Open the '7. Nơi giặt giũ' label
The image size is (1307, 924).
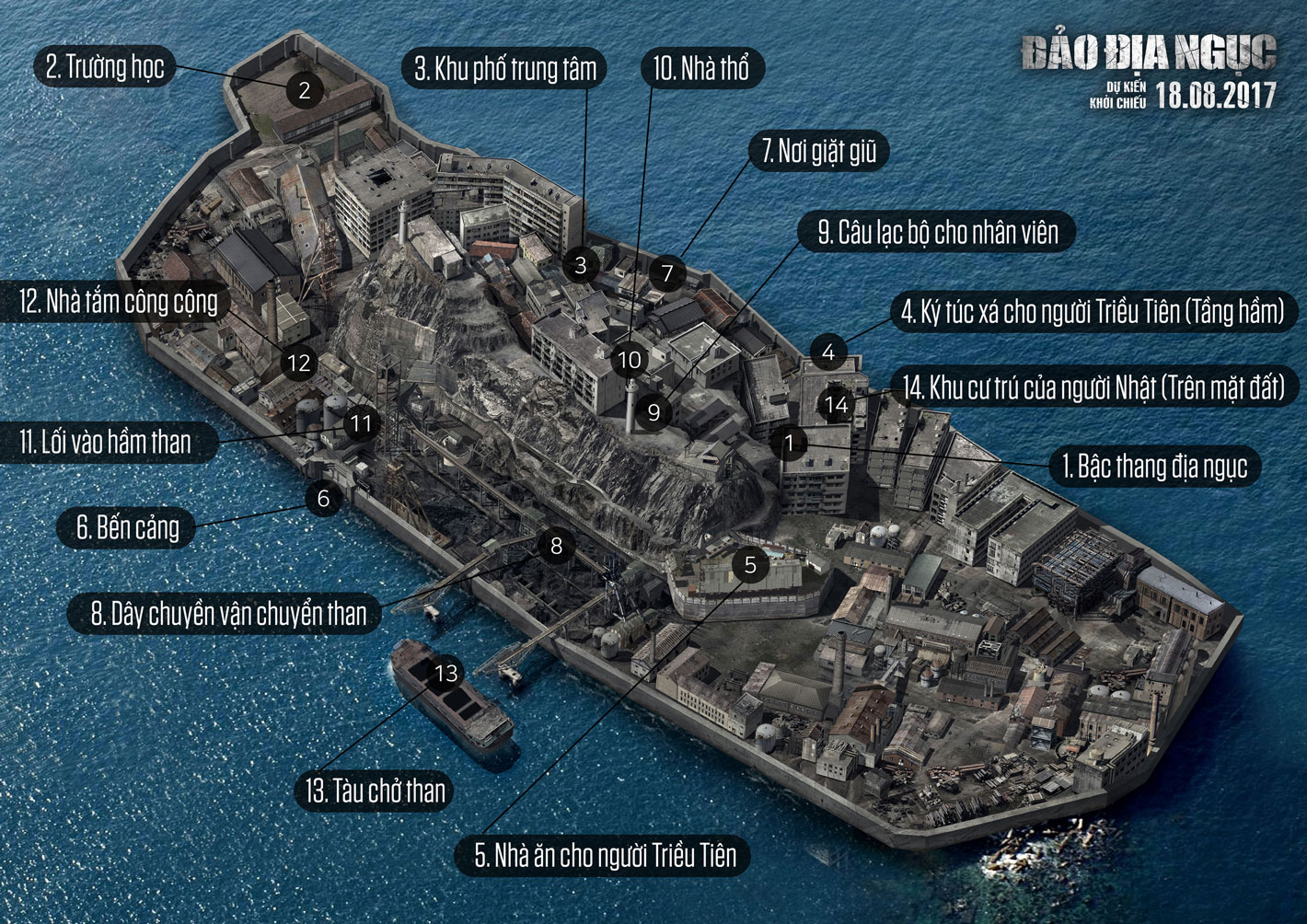click(819, 152)
